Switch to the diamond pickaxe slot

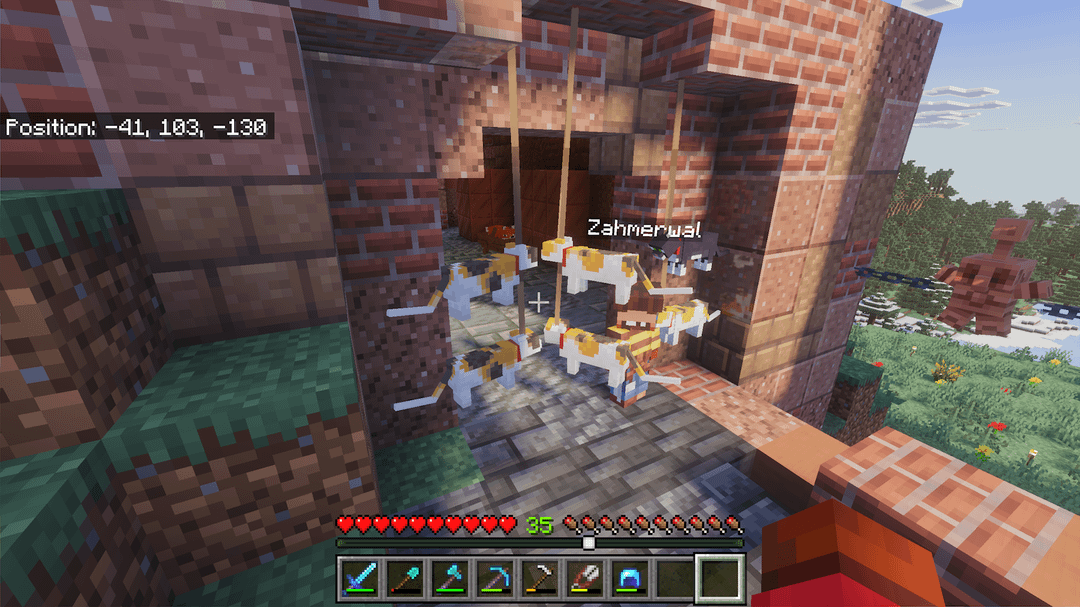click(x=494, y=579)
